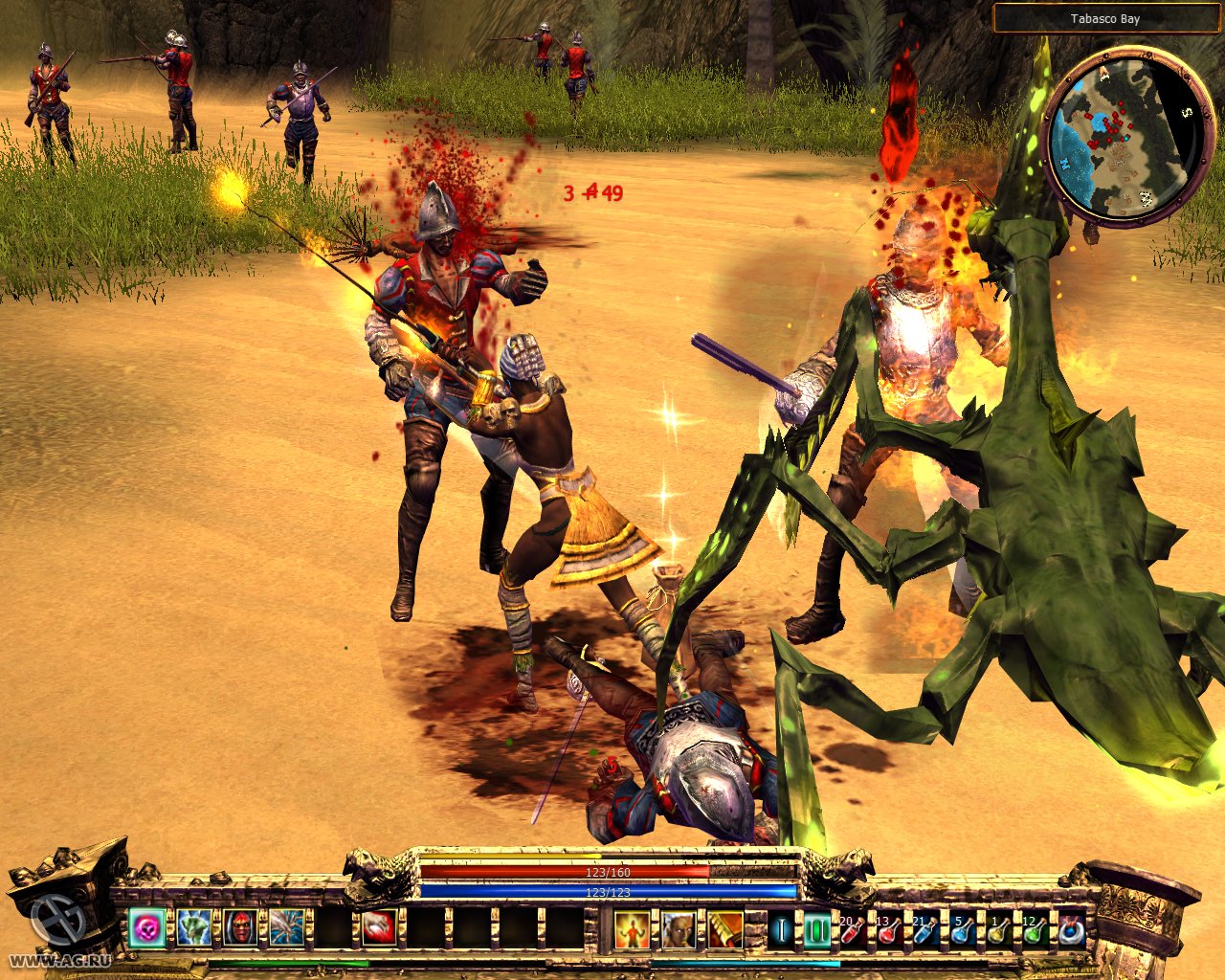Viewport: 1225px width, 980px height.
Task: Cast the spider web skill
Action: pos(287,928)
